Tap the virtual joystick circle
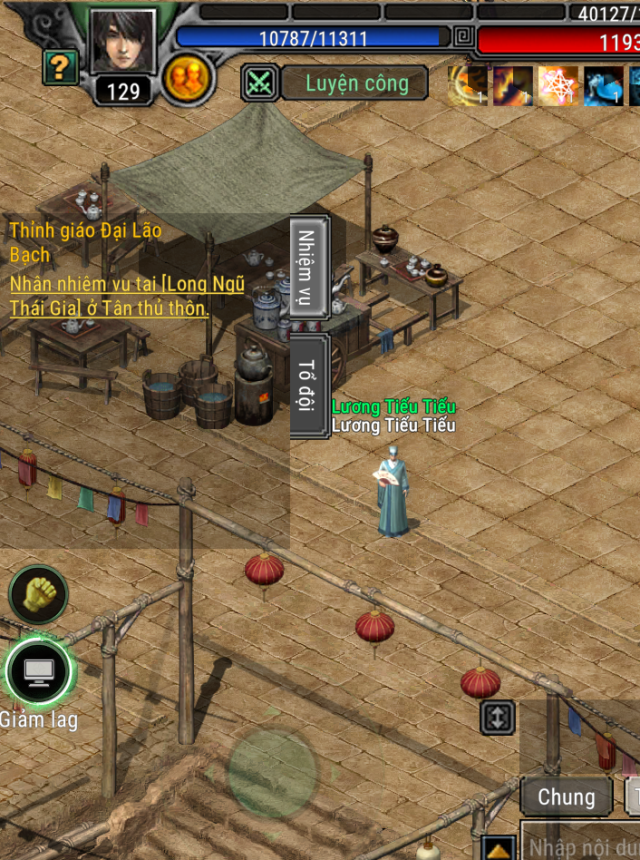This screenshot has height=860, width=640. point(272,773)
